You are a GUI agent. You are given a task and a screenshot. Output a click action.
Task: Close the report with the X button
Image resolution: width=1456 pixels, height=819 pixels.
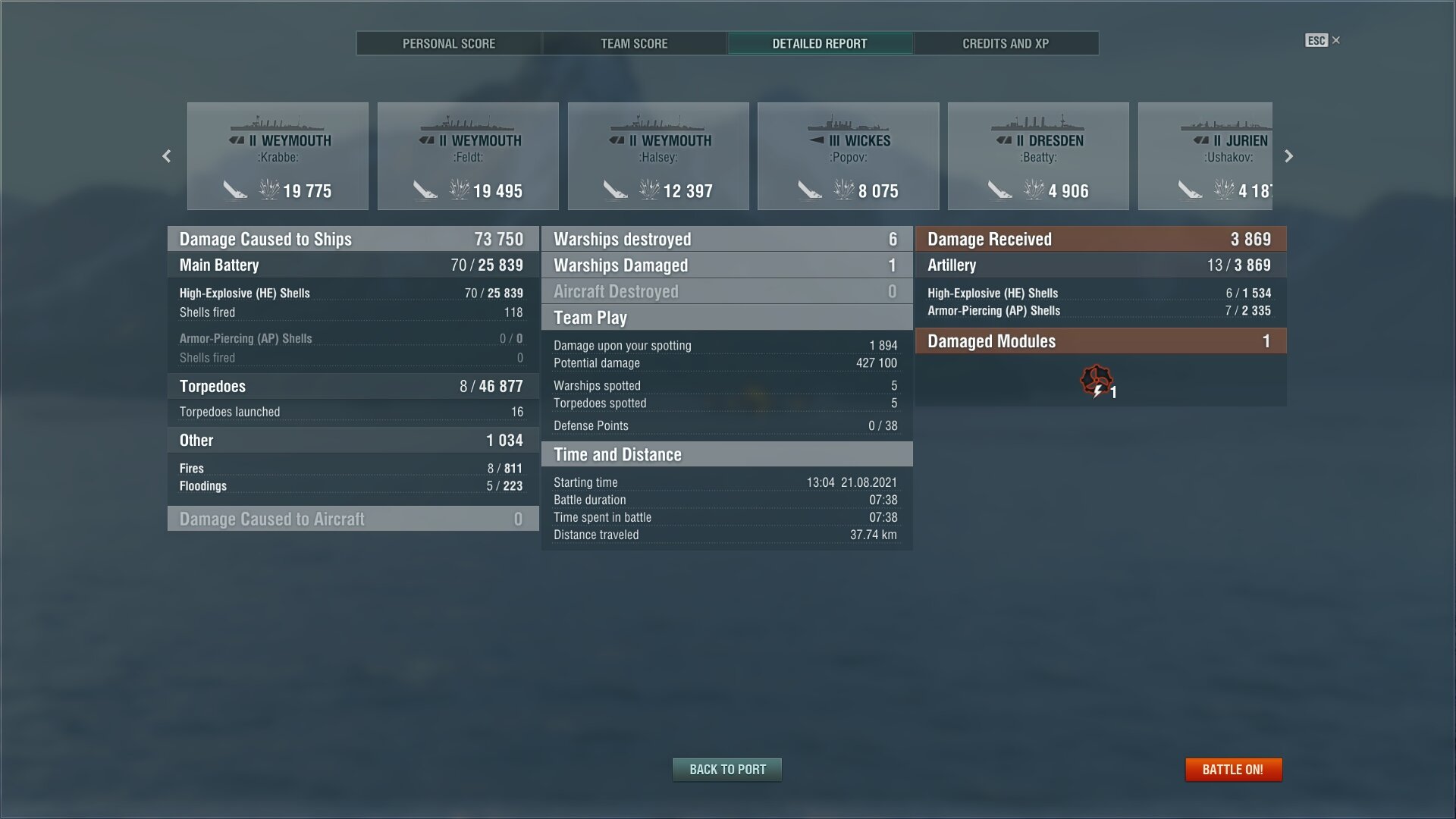(x=1335, y=40)
